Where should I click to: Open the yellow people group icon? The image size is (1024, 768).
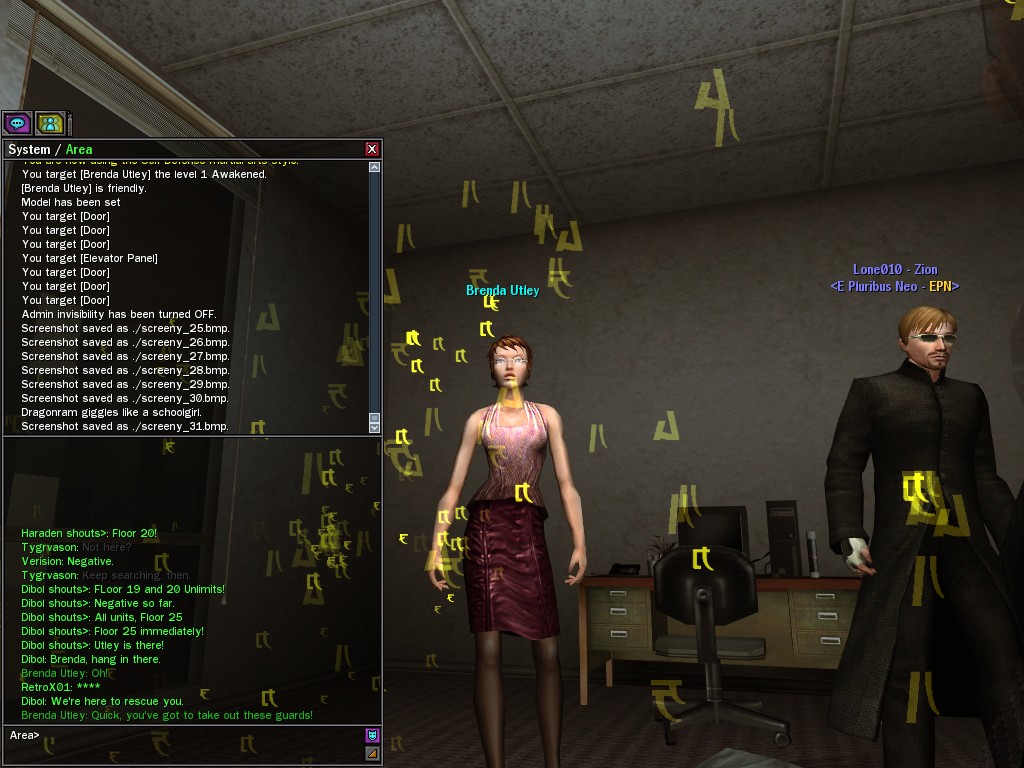pyautogui.click(x=50, y=123)
